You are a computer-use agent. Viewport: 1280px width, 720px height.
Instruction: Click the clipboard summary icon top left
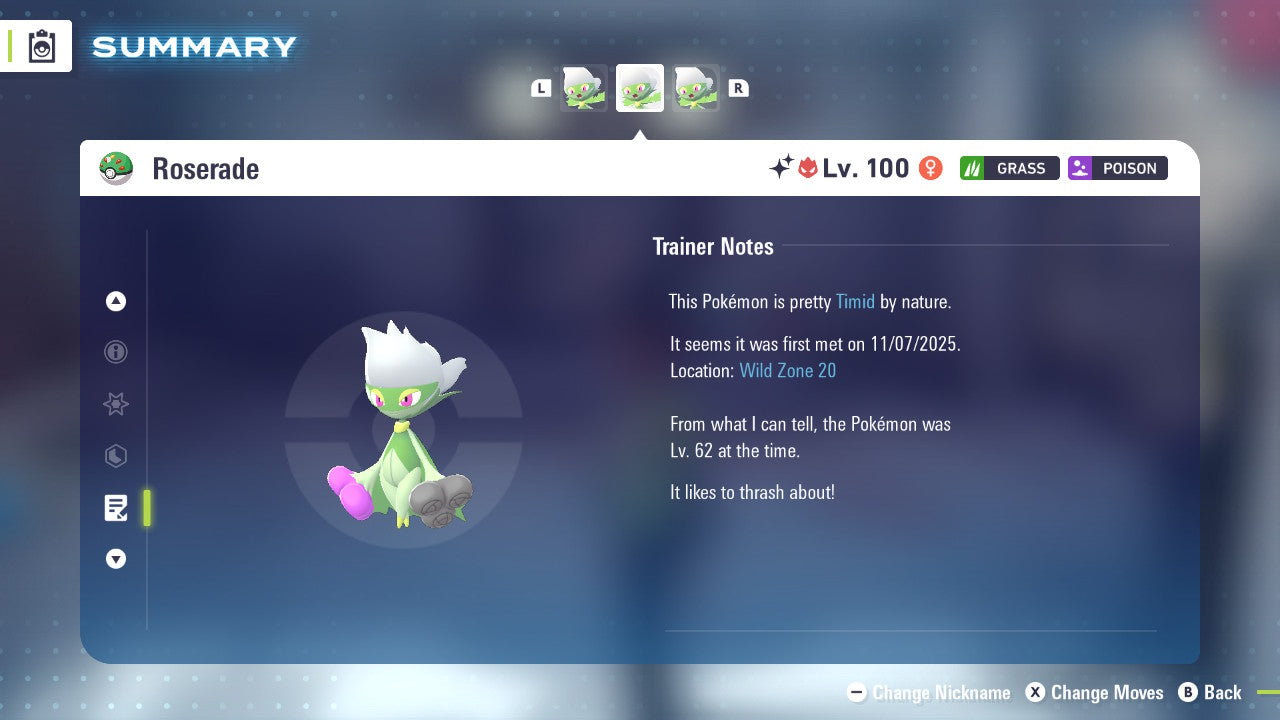pos(41,46)
